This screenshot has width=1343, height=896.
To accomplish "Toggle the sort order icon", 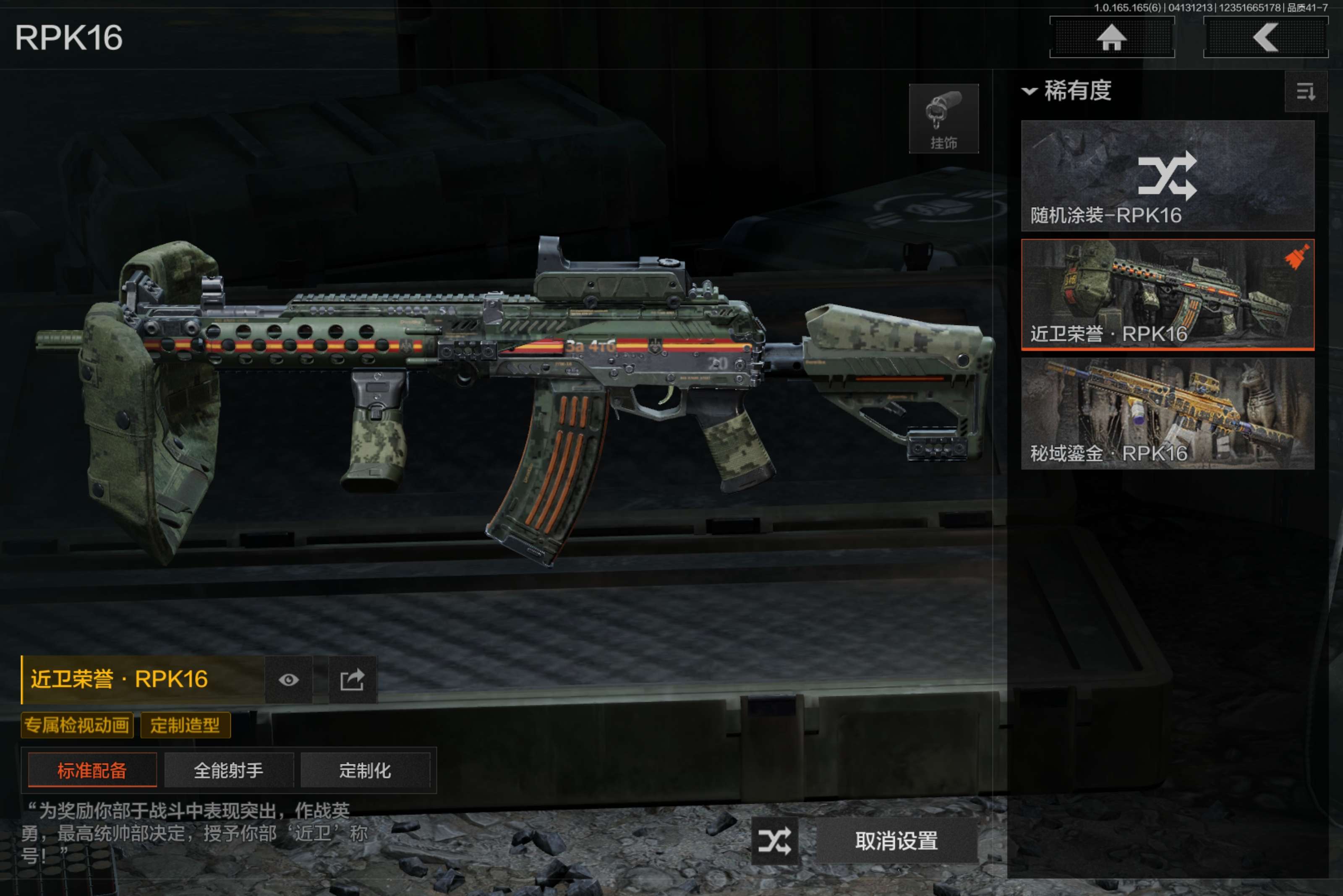I will (x=1305, y=91).
